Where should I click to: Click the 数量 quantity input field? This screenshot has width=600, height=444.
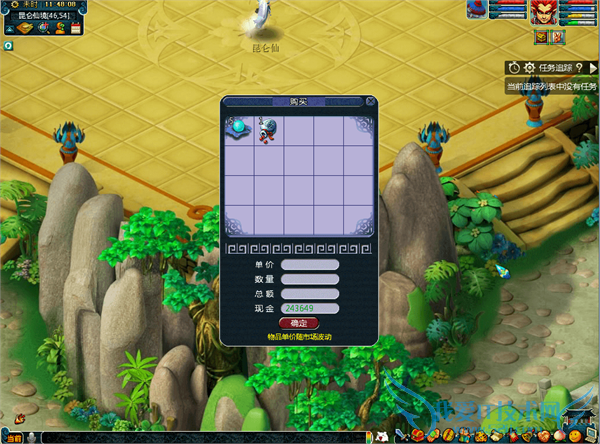click(310, 279)
